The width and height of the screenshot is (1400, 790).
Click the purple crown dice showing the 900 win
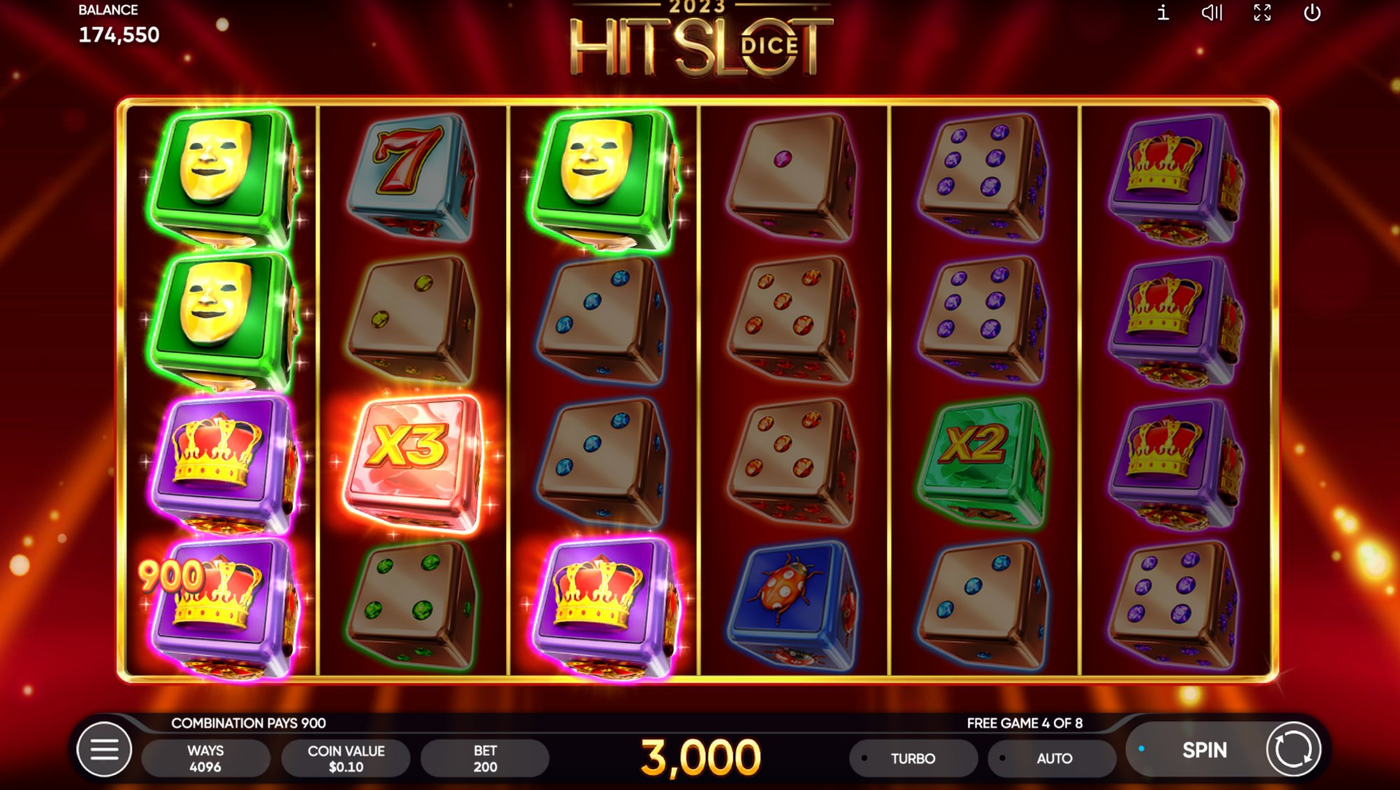click(x=218, y=600)
